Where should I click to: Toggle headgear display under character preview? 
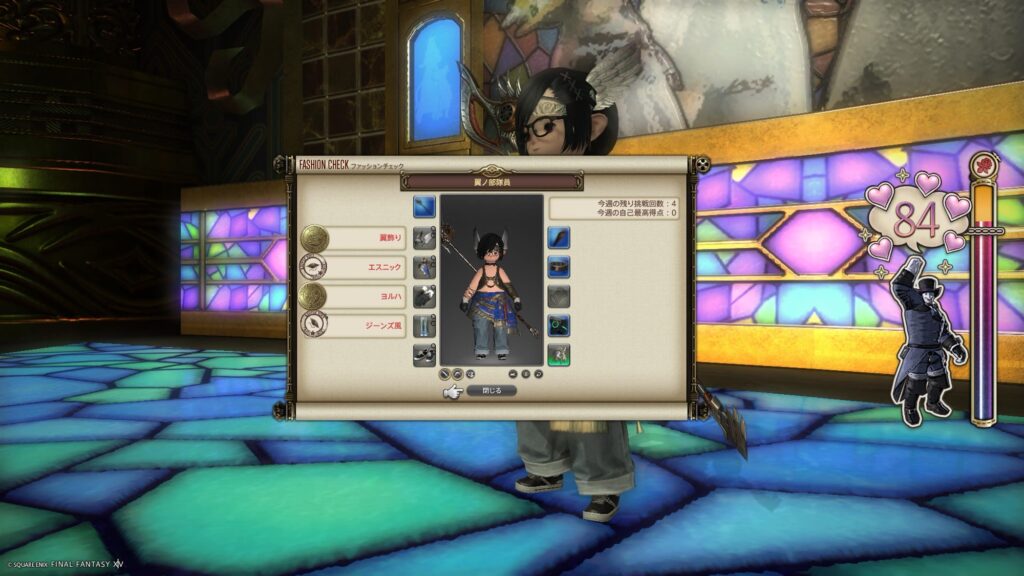click(458, 374)
